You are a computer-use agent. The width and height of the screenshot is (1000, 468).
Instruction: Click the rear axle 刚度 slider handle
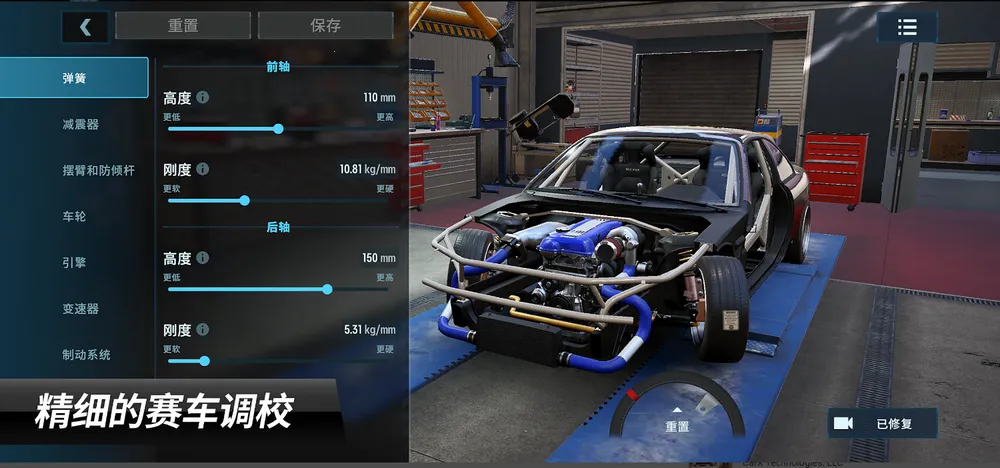(x=204, y=360)
